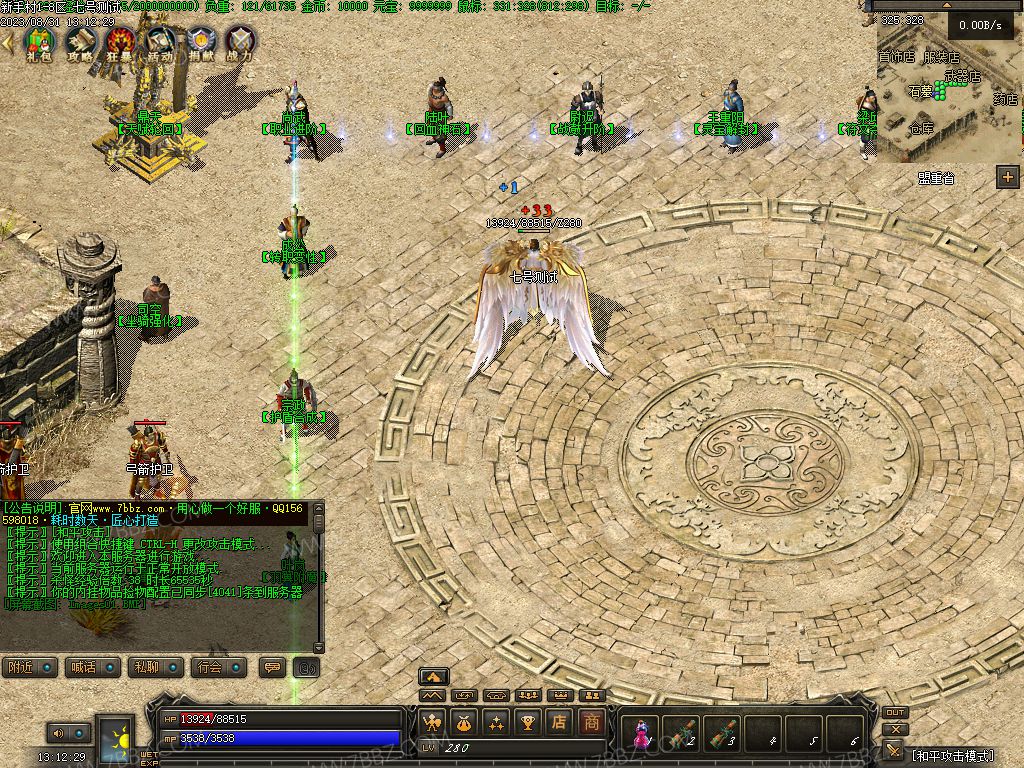Viewport: 1024px width, 768px height.
Task: Open the 捐献 donation badge icon
Action: (x=200, y=43)
